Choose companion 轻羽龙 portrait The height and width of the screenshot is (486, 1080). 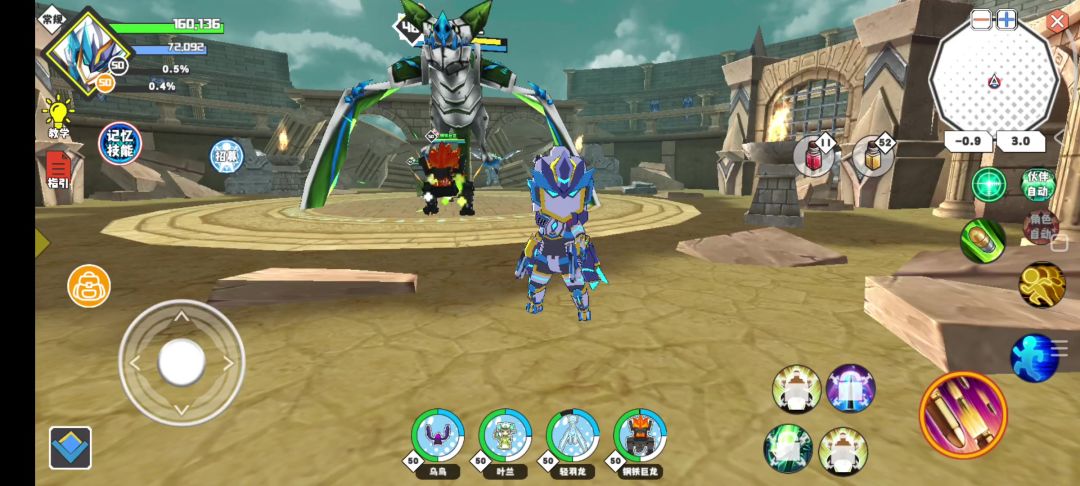573,435
